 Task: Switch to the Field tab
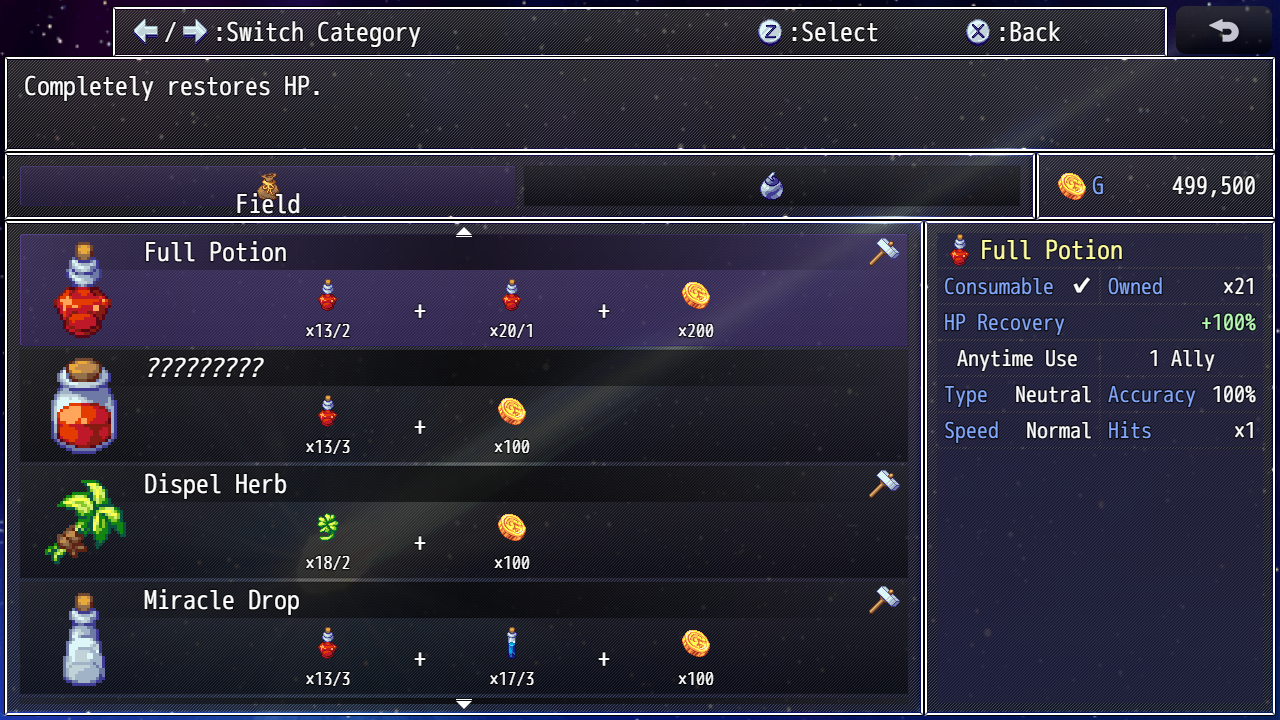click(x=267, y=190)
